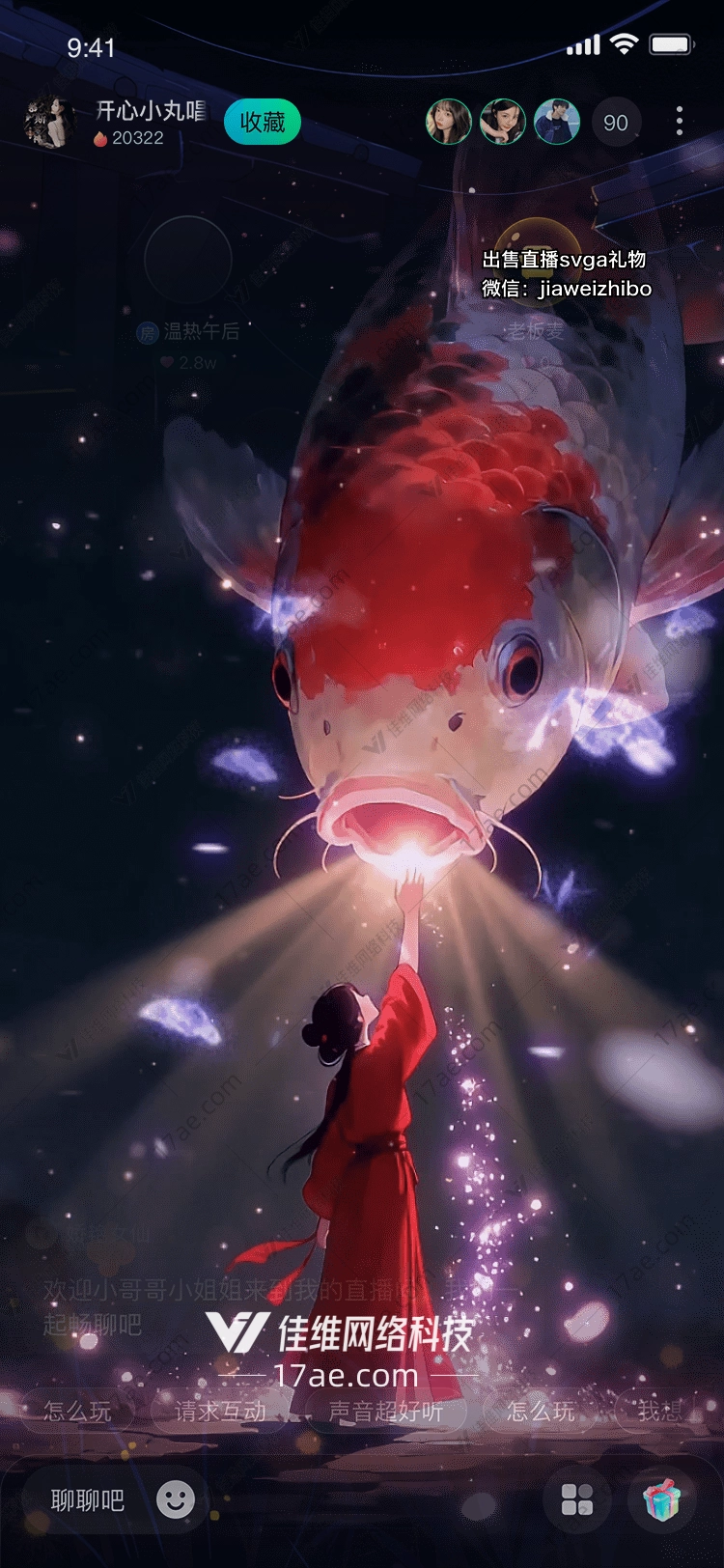Open the gift box panel
This screenshot has width=724, height=1568.
click(x=661, y=1499)
